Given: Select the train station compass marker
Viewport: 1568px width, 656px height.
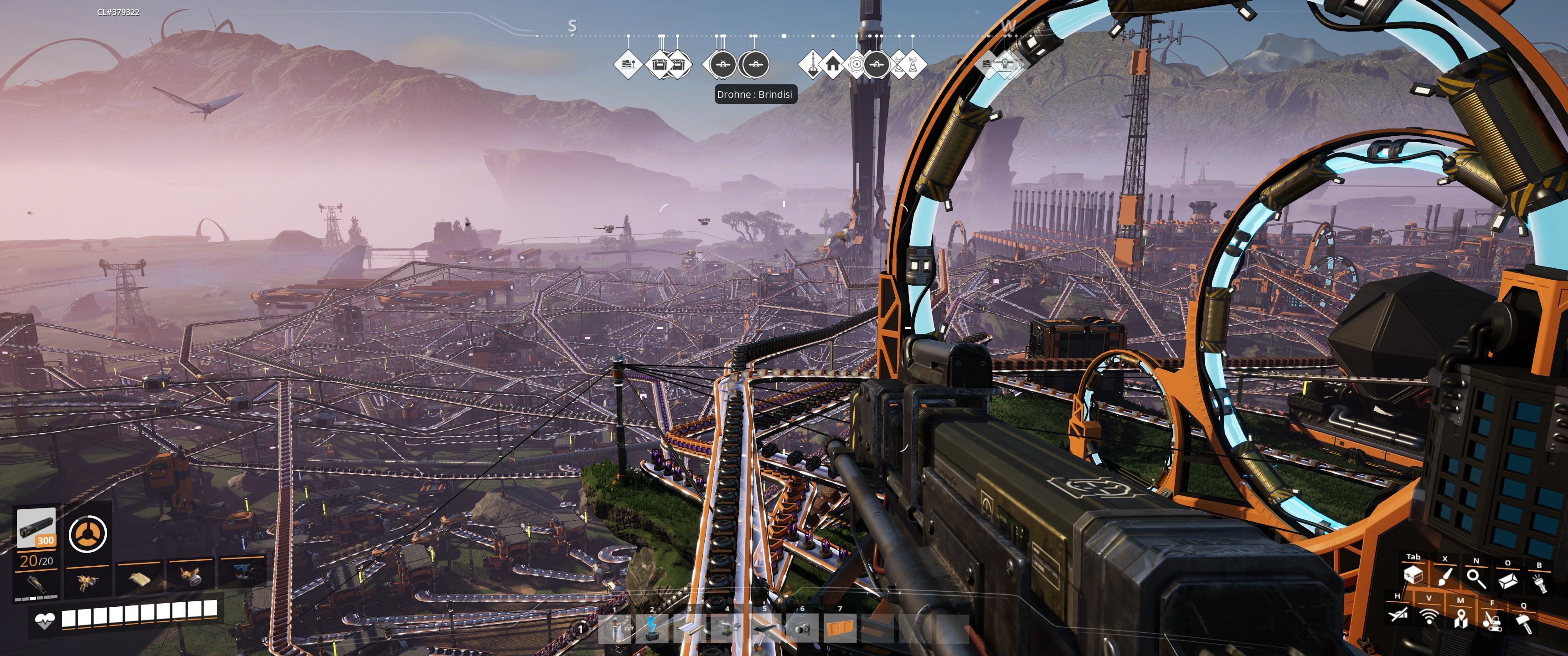Looking at the screenshot, I should (x=628, y=63).
